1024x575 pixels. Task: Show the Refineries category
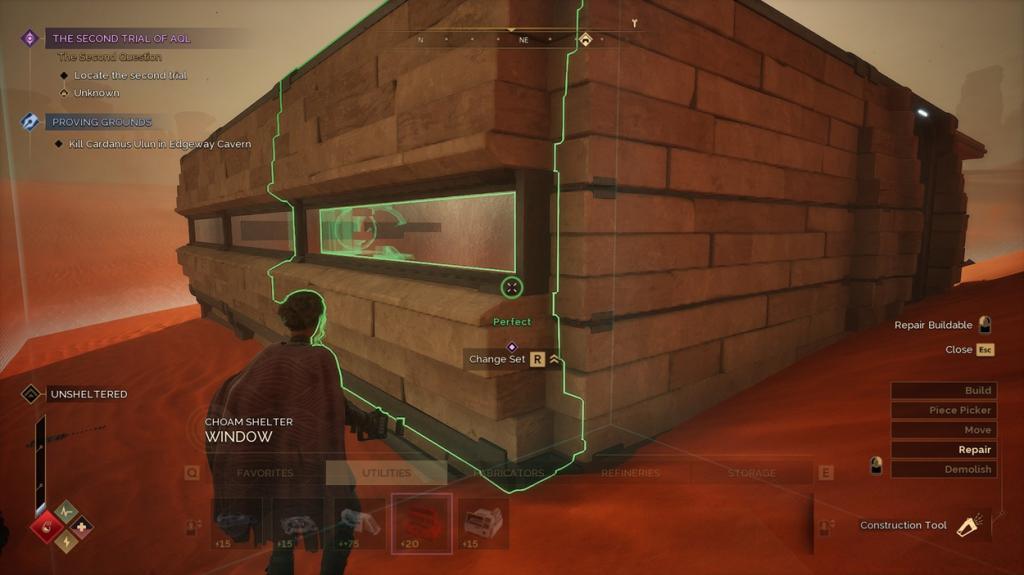(631, 473)
